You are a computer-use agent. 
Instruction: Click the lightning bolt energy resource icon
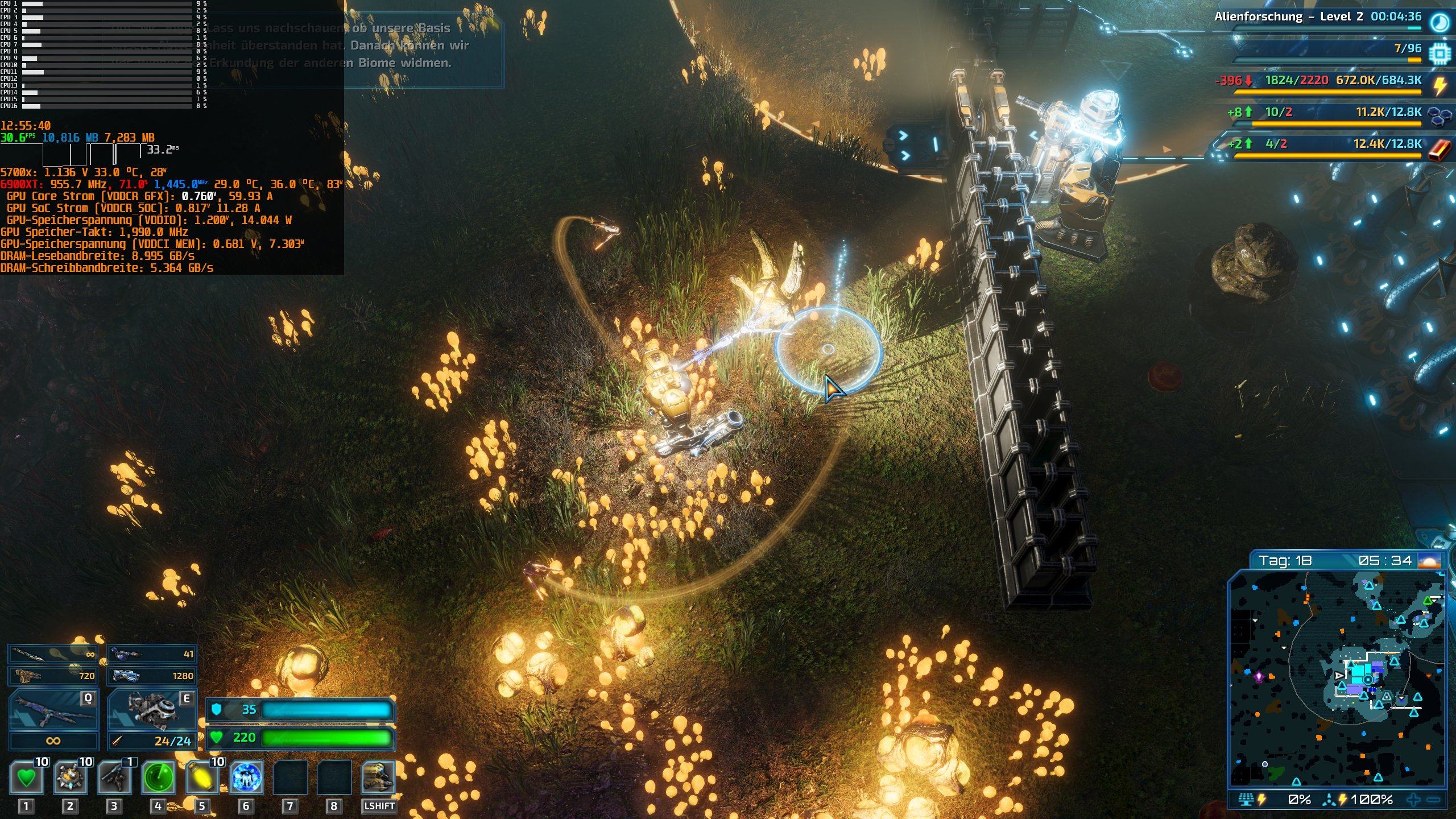1440,85
